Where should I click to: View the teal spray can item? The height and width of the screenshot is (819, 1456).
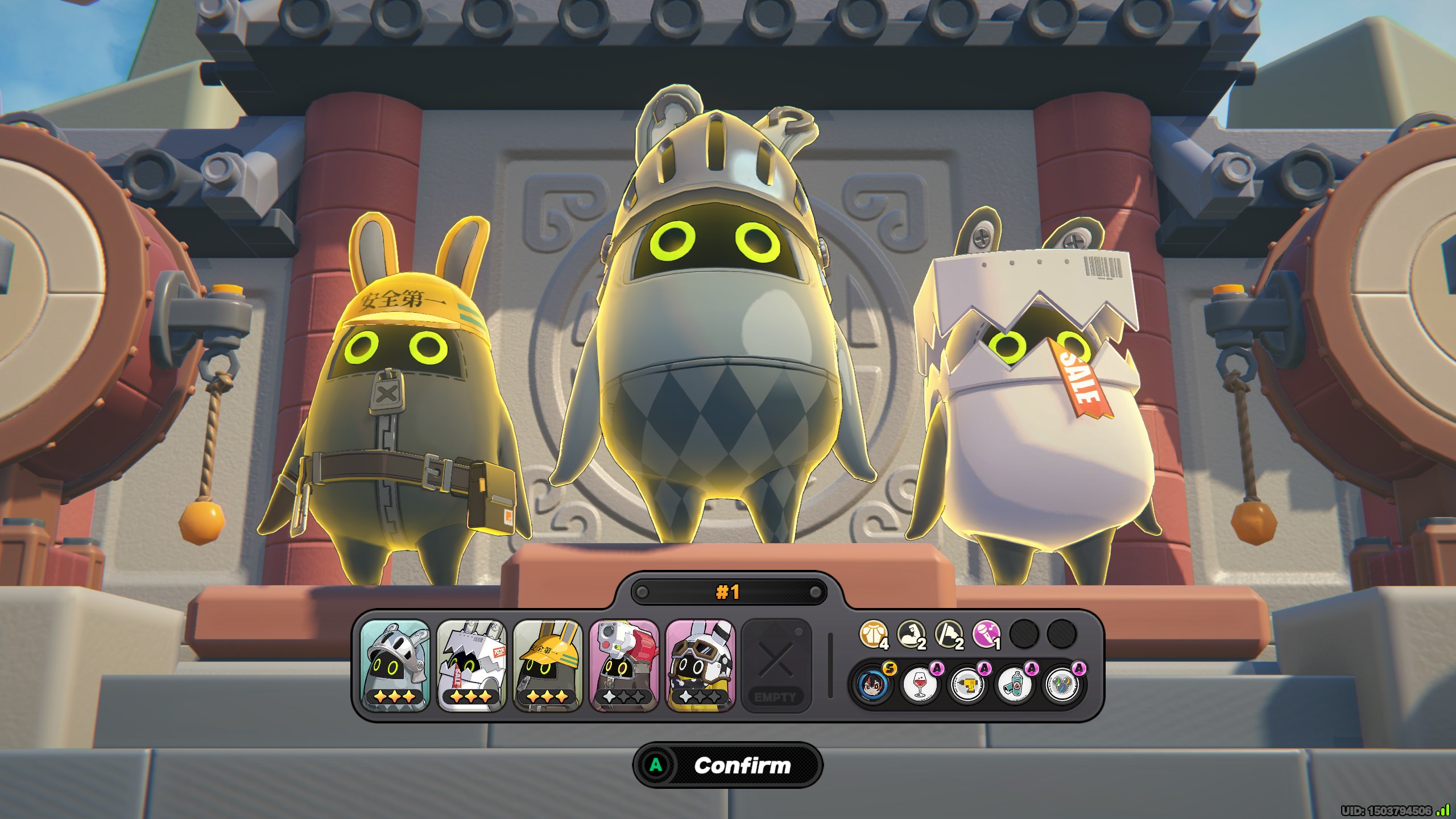tap(1014, 684)
